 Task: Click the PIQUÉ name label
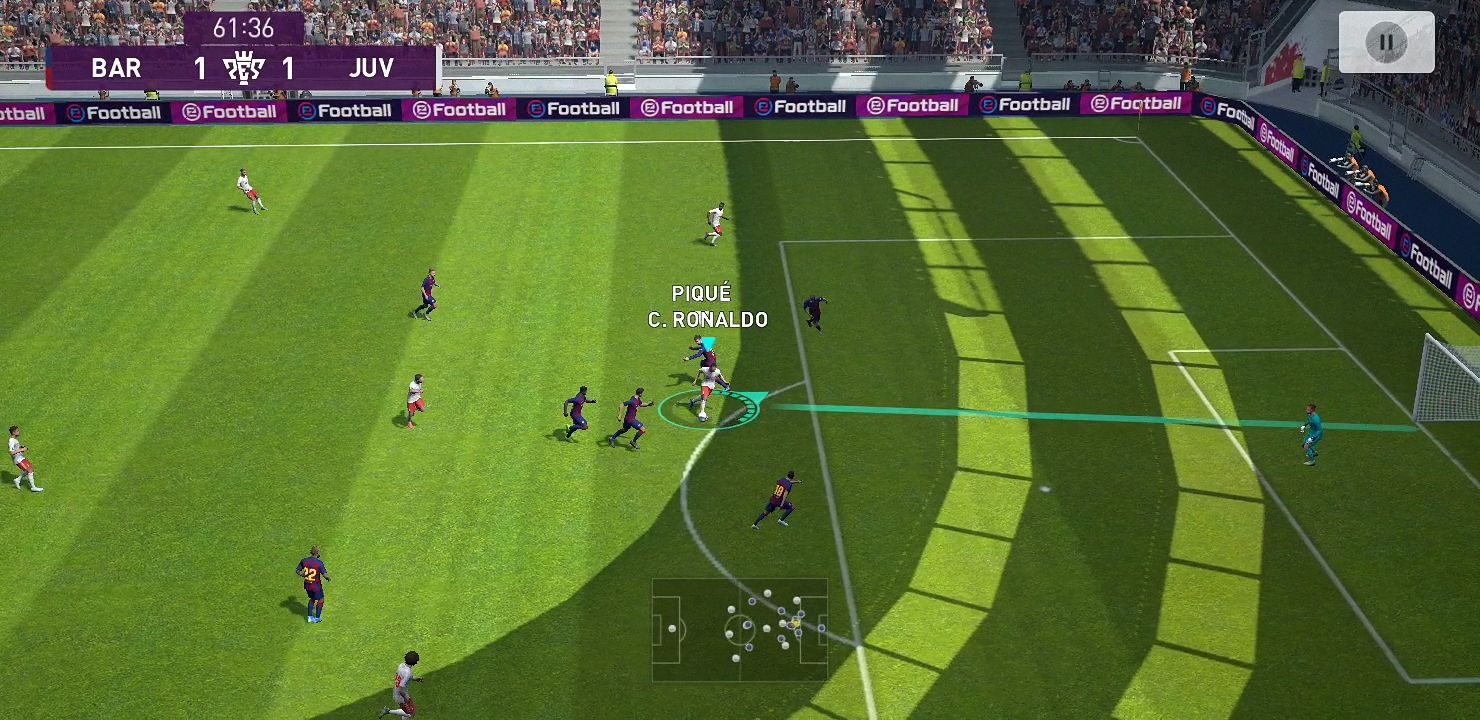[702, 293]
